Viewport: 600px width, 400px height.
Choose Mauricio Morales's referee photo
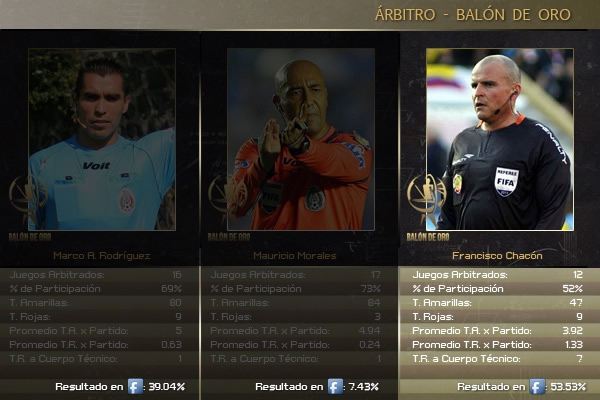click(x=300, y=140)
